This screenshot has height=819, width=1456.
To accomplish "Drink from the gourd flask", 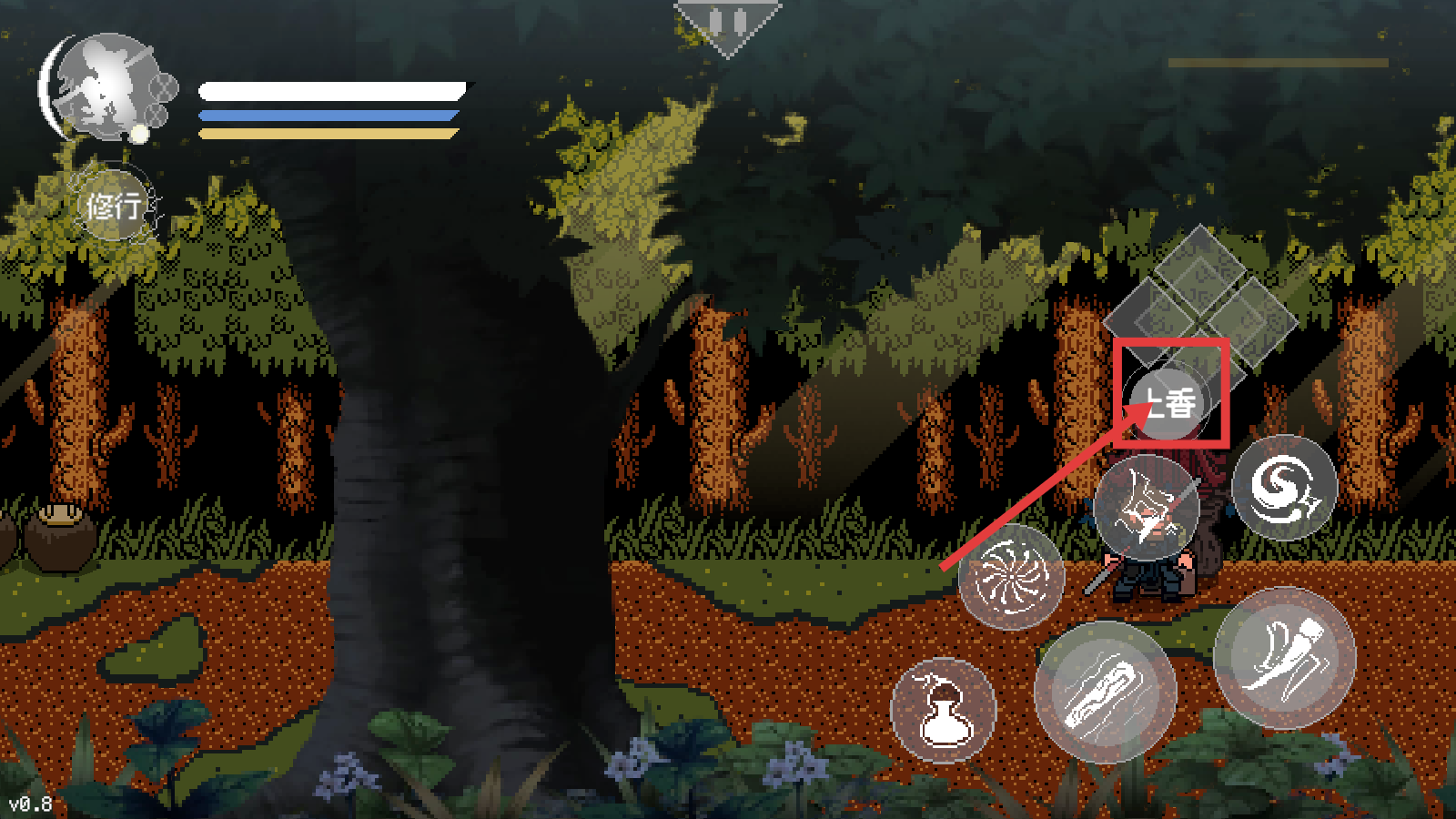I will [944, 710].
